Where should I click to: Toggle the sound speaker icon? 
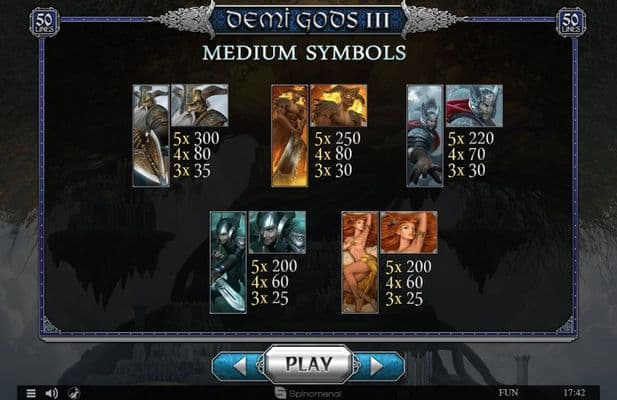pyautogui.click(x=52, y=393)
